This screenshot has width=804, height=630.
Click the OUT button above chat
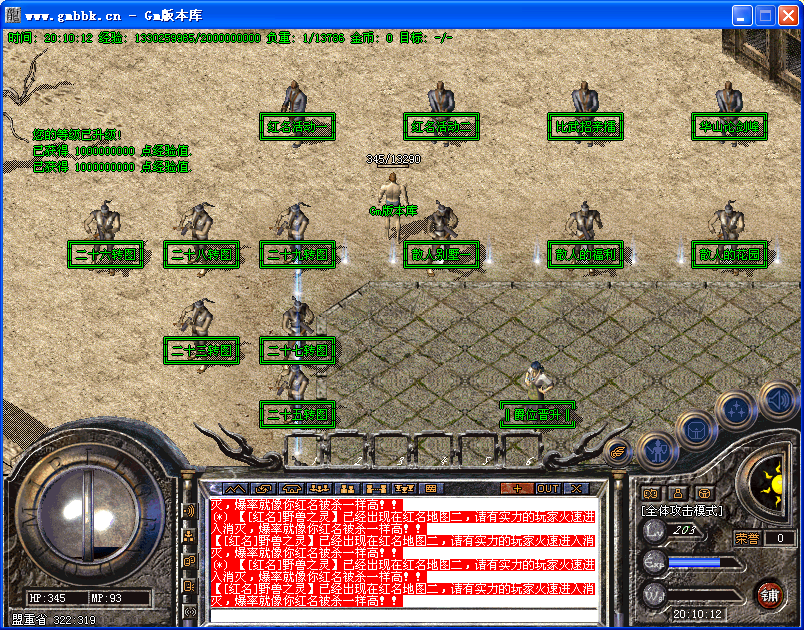548,488
